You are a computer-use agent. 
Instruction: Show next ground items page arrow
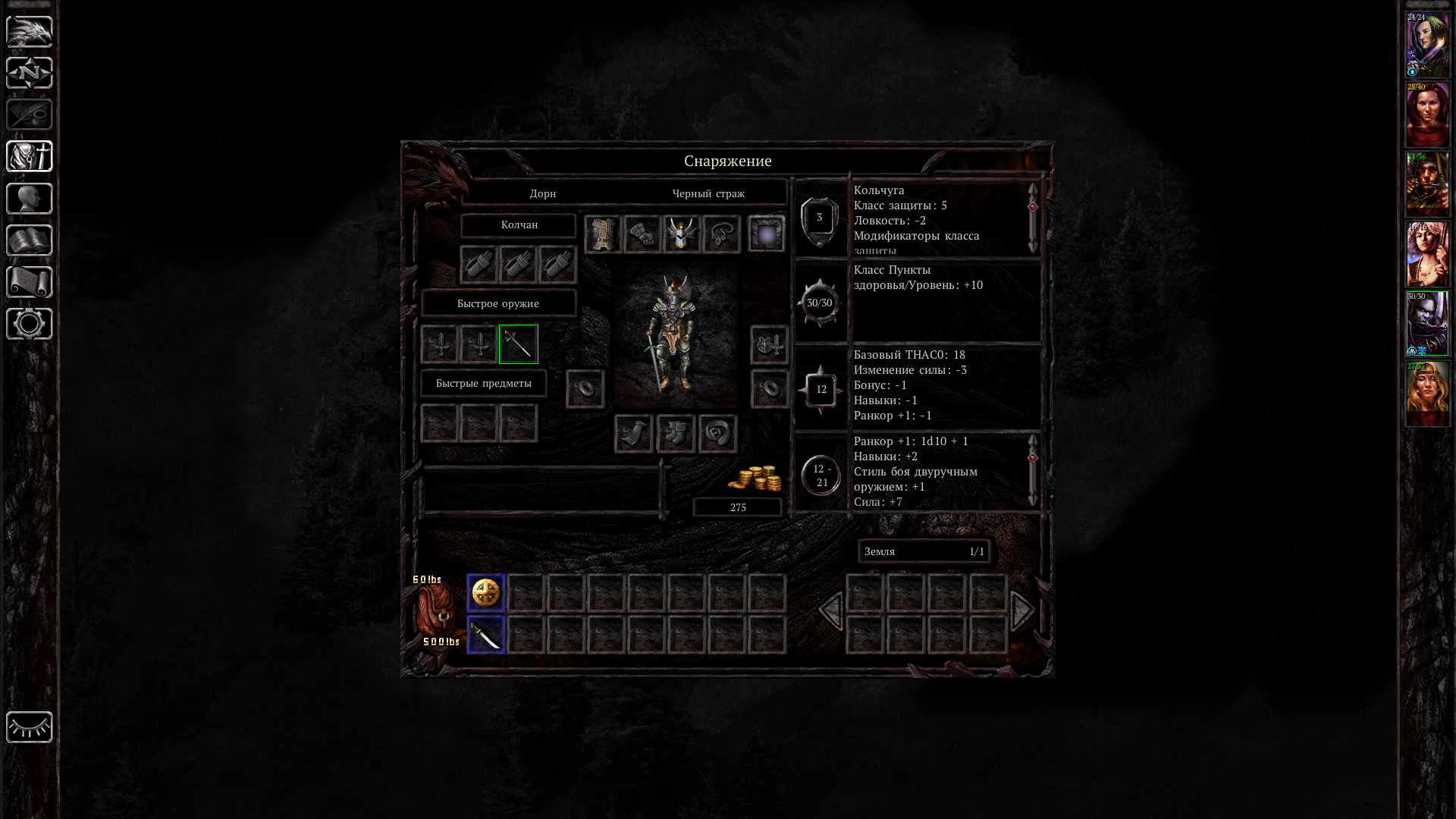coord(1023,610)
